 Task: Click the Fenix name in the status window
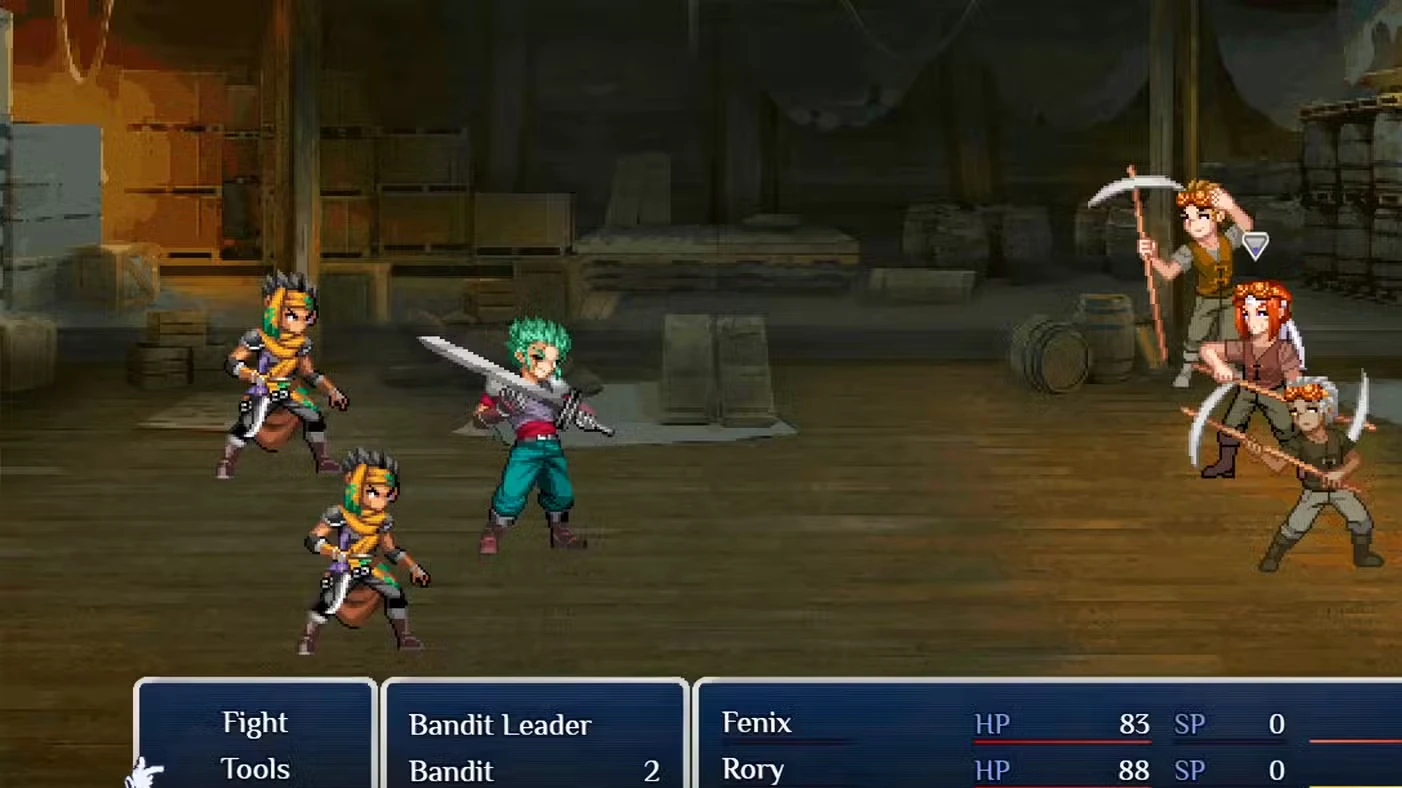(x=757, y=724)
